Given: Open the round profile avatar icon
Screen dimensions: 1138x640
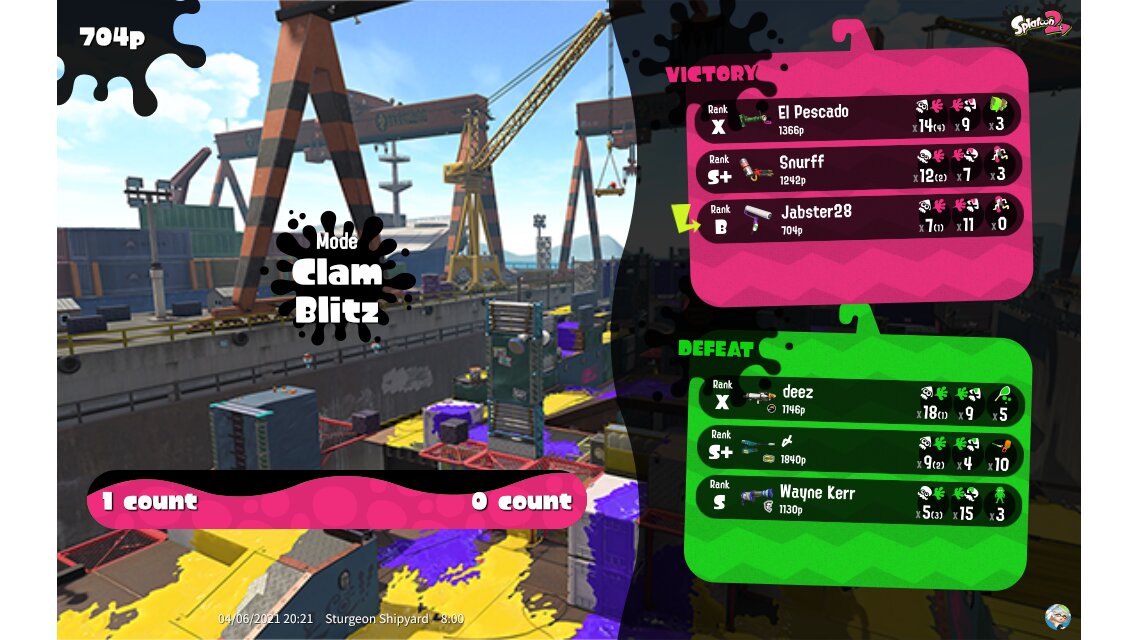Looking at the screenshot, I should point(1057,616).
